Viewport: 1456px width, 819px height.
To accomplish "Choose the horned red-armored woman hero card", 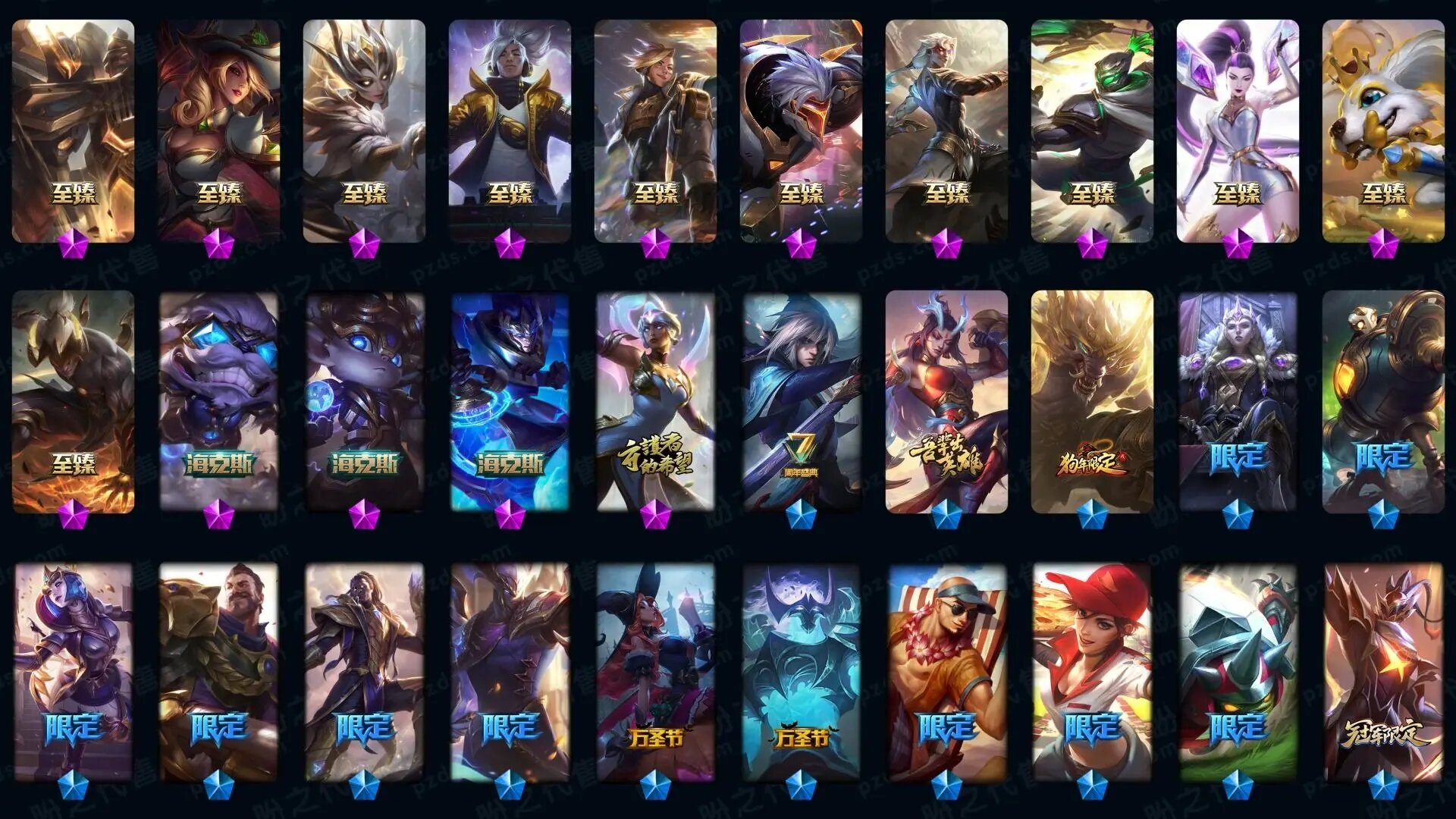I will (946, 402).
